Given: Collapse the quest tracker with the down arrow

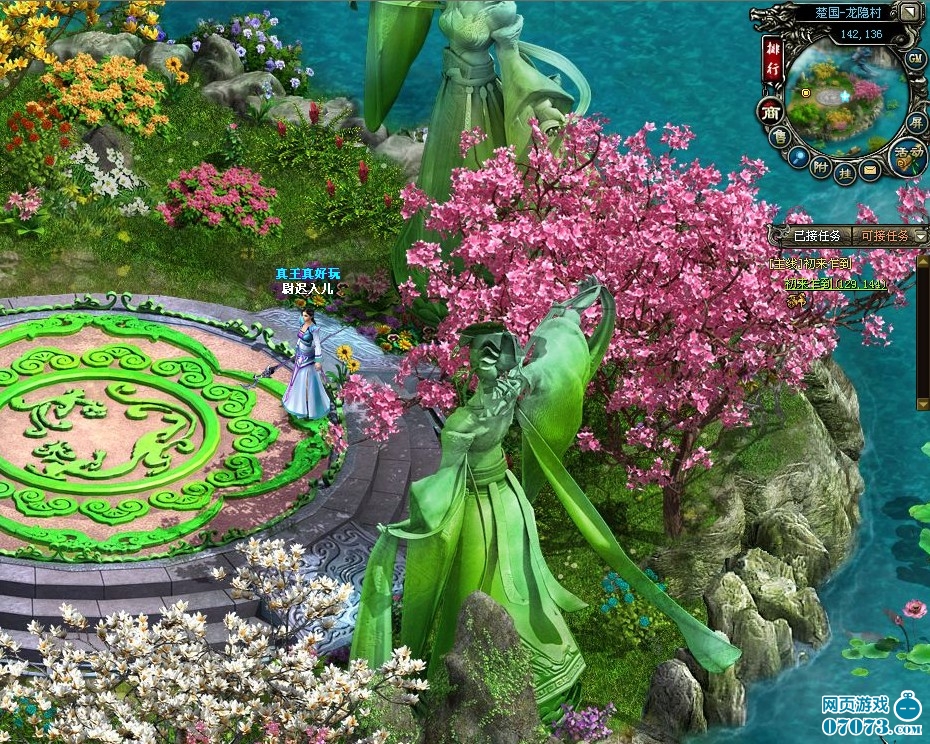Looking at the screenshot, I should pos(920,236).
